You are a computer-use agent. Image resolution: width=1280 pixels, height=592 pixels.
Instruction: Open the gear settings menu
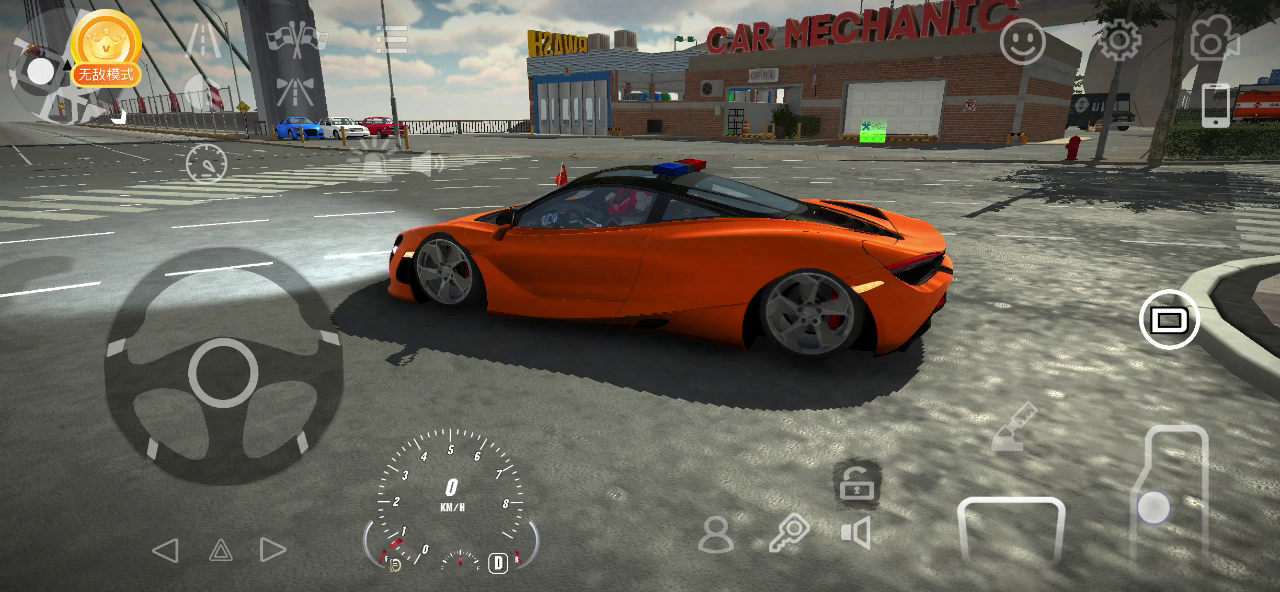1119,41
